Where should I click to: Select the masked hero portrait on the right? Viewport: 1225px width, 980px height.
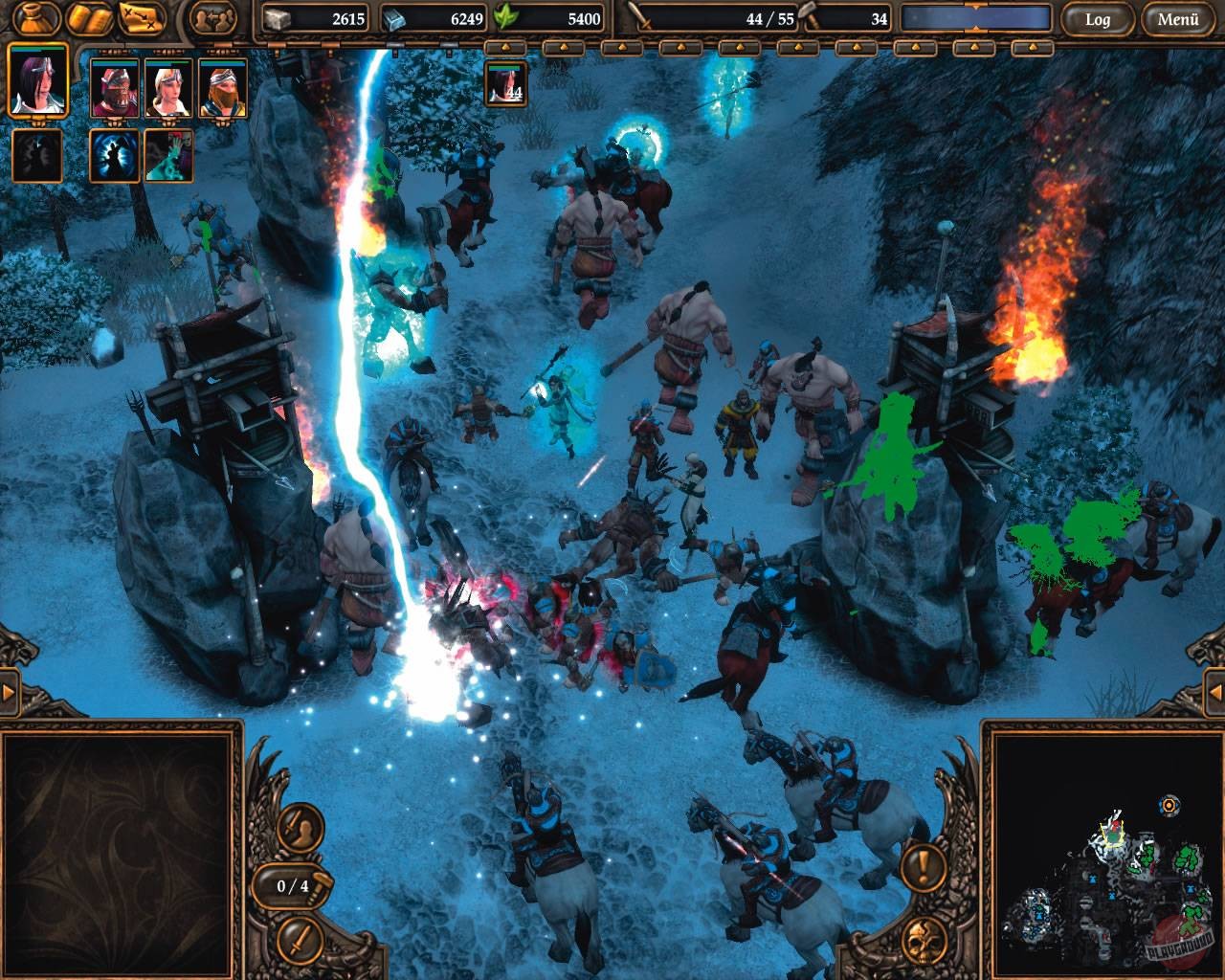coord(220,88)
